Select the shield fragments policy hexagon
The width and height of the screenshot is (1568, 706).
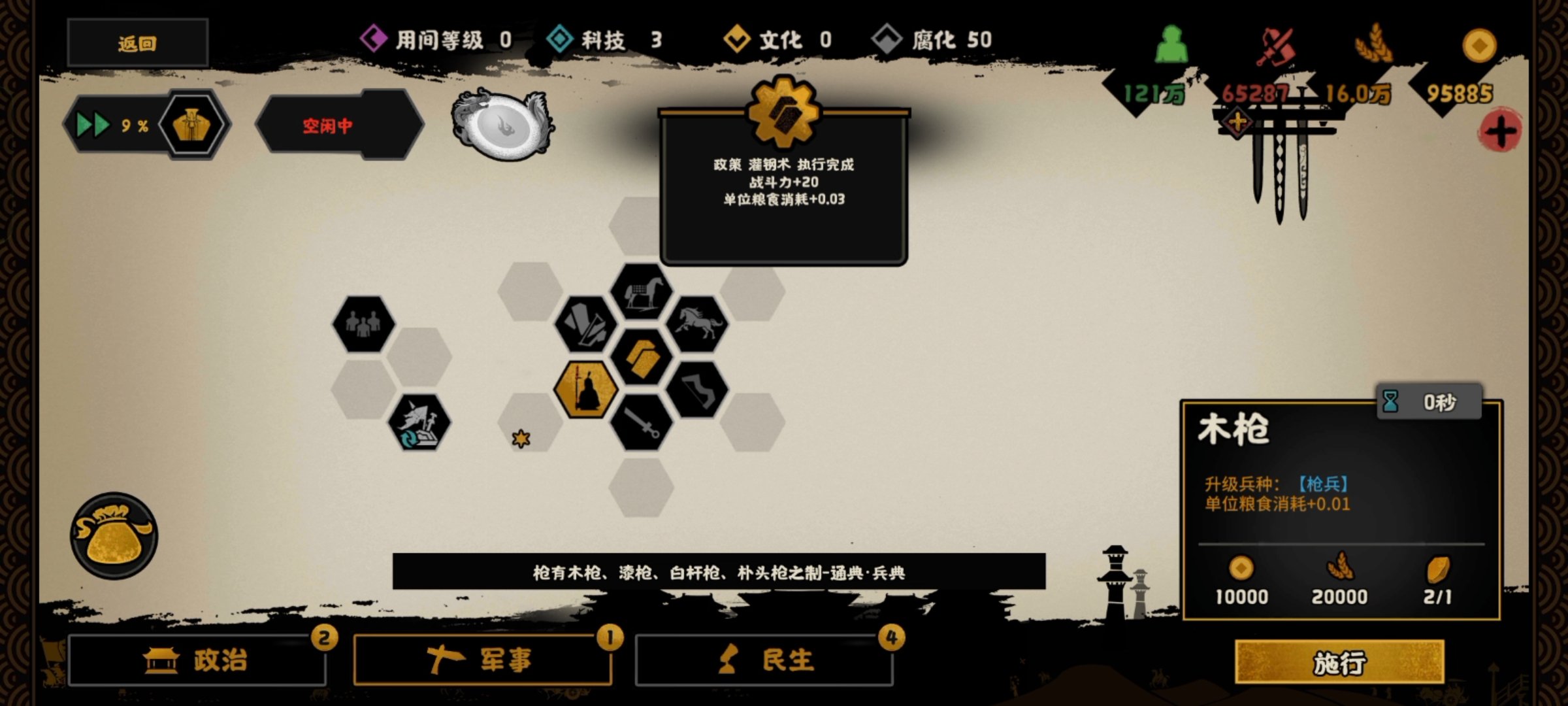coord(585,324)
